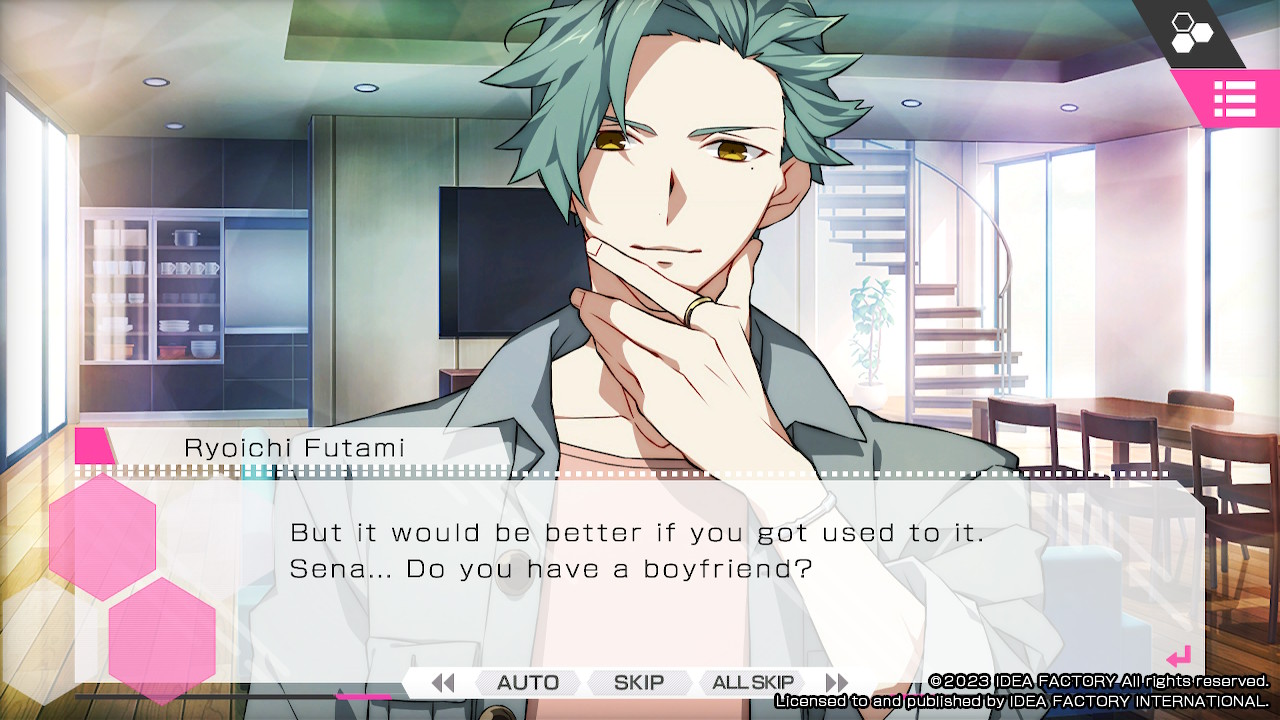Image resolution: width=1280 pixels, height=720 pixels.
Task: Click the small pink square on the name banner
Action: [x=92, y=447]
